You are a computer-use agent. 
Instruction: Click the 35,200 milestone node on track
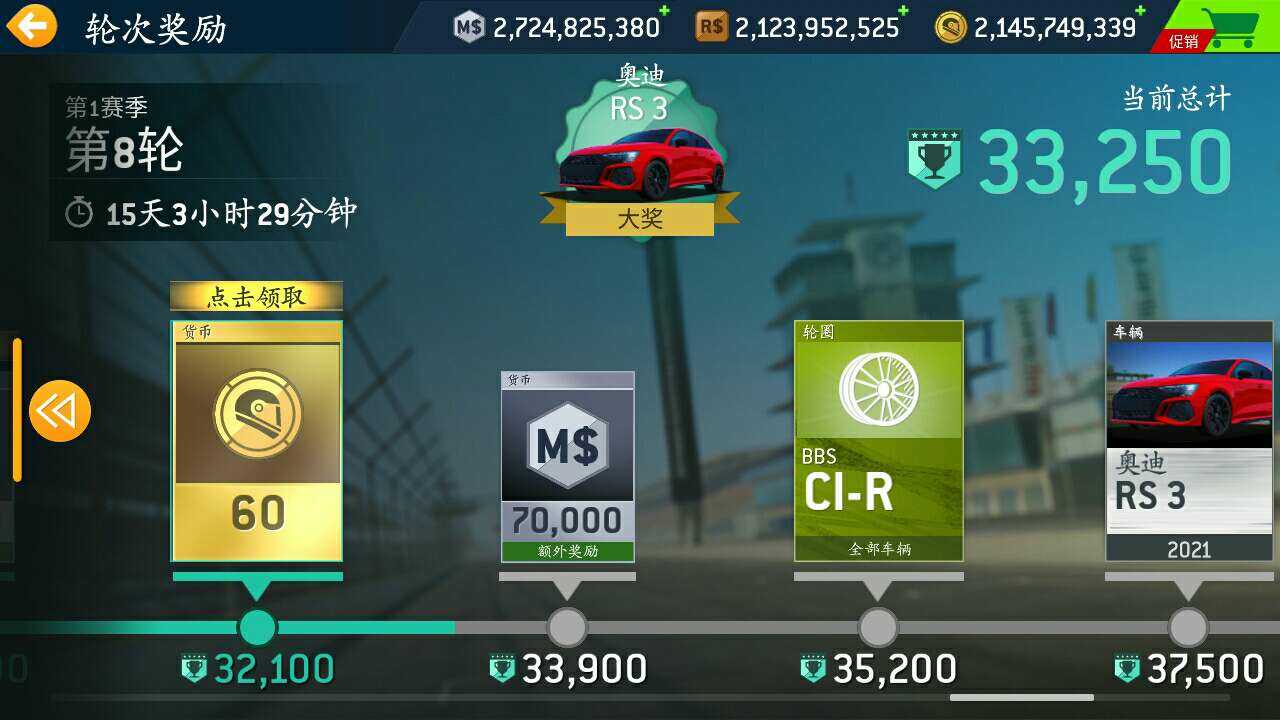(x=878, y=627)
